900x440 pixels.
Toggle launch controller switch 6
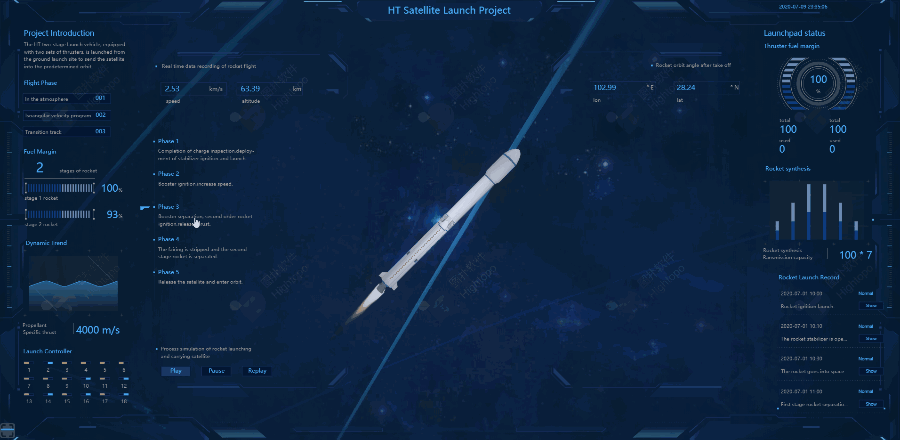coord(123,364)
